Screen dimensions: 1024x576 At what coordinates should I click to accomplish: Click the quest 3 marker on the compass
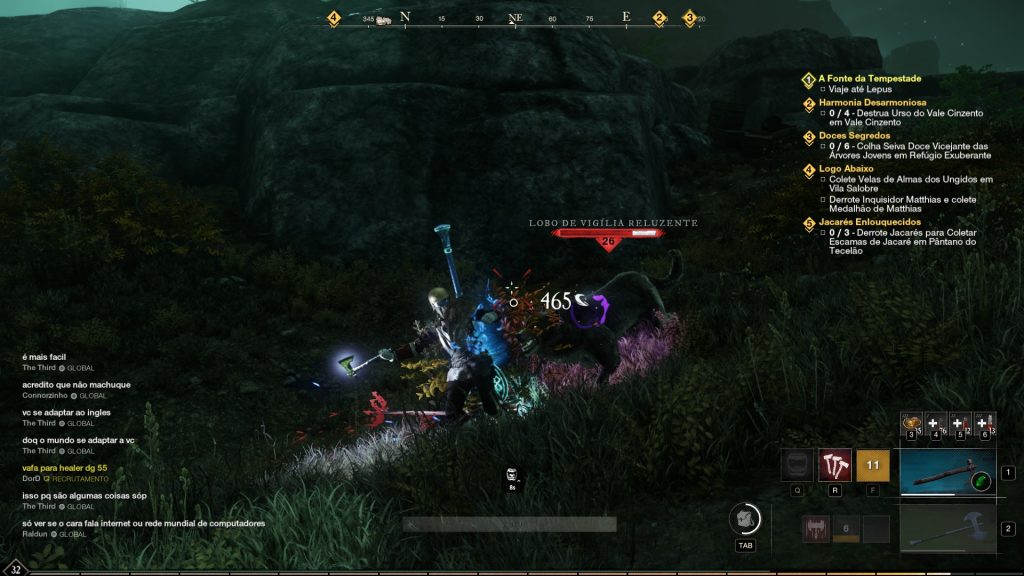689,18
